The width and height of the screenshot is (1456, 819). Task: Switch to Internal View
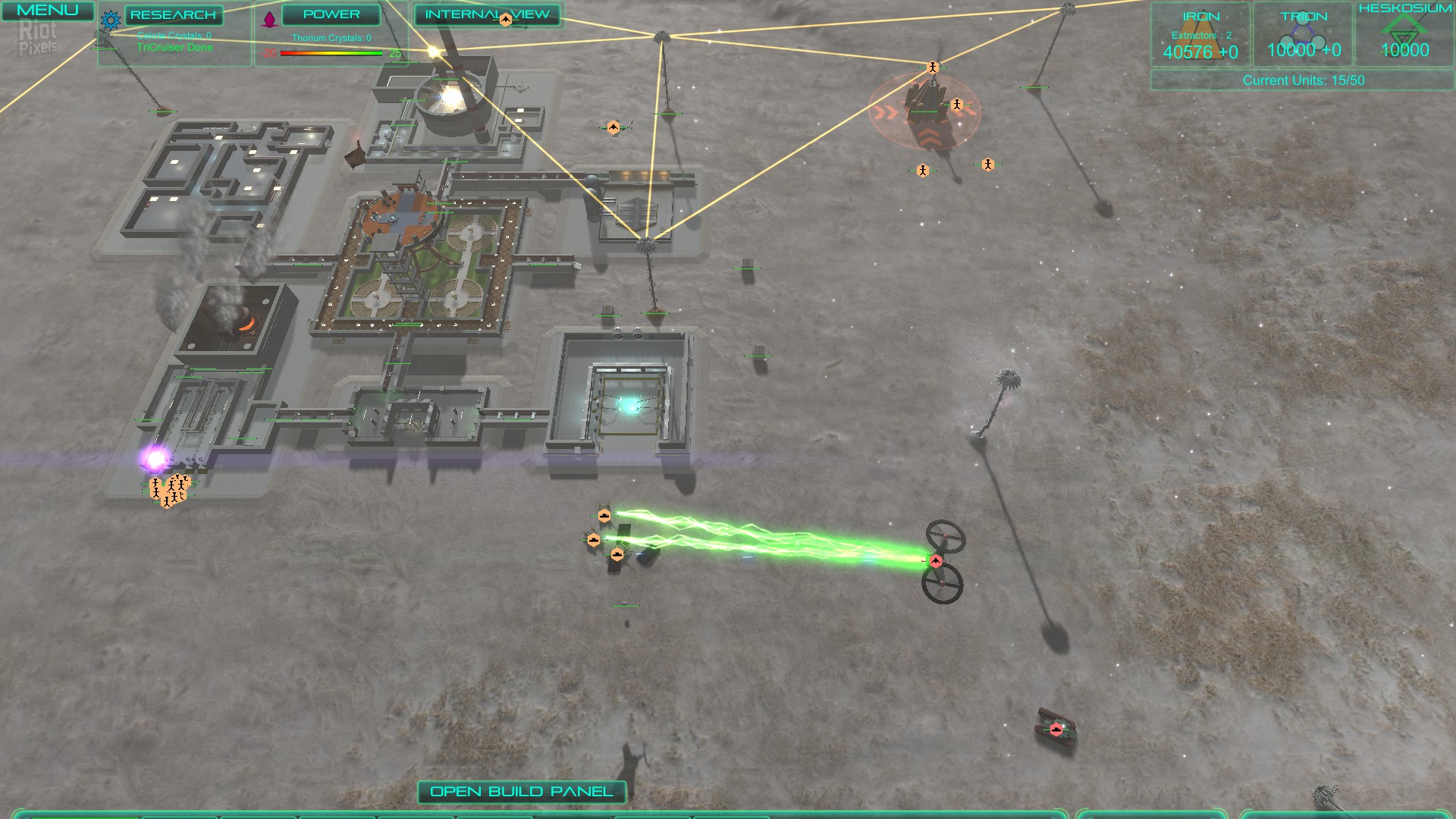[487, 14]
